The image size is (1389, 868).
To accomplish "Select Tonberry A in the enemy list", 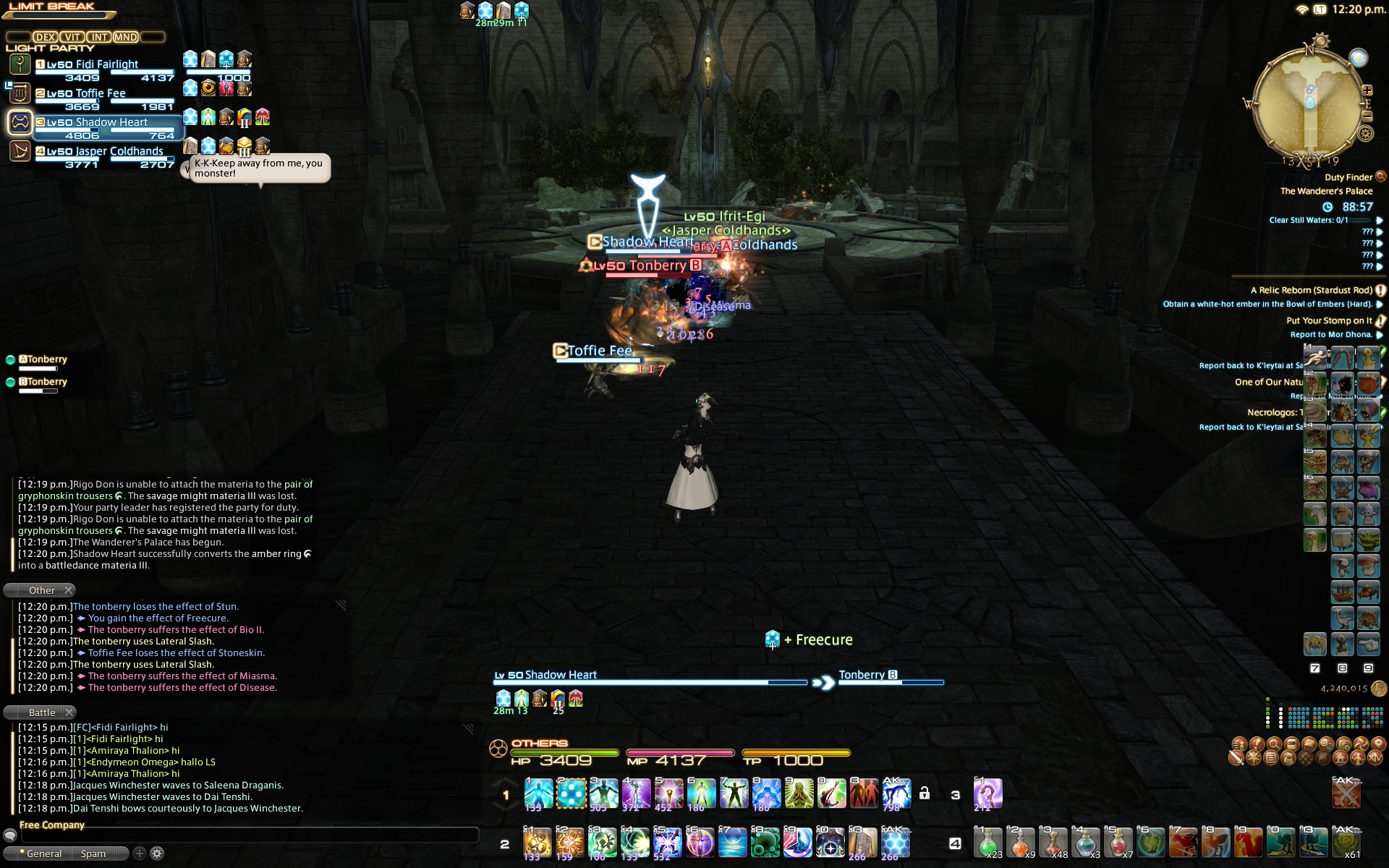I will (46, 359).
